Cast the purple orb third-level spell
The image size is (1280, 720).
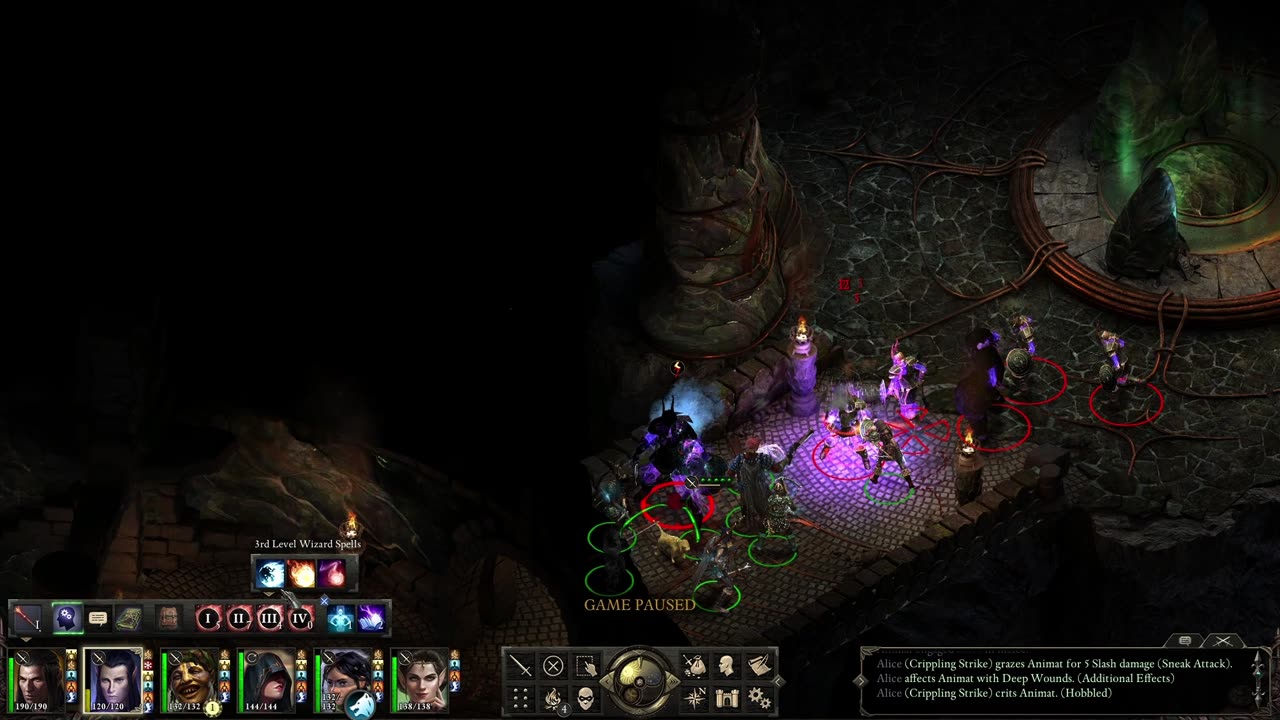332,574
